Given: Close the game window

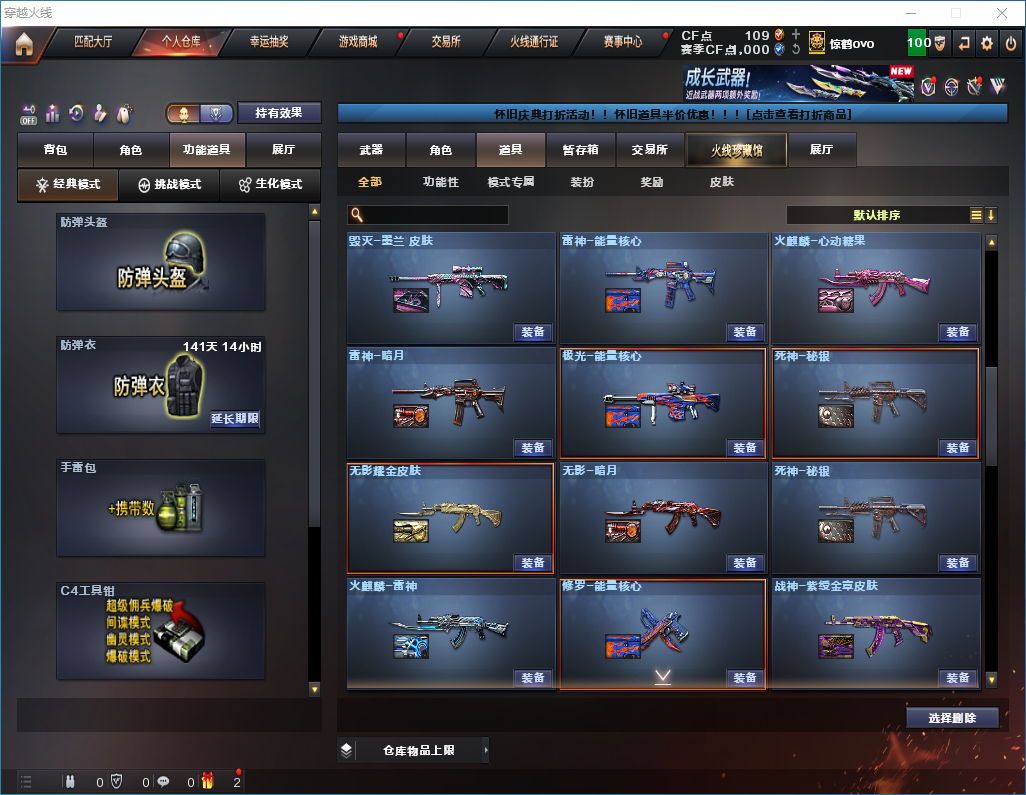Looking at the screenshot, I should coord(1002,13).
